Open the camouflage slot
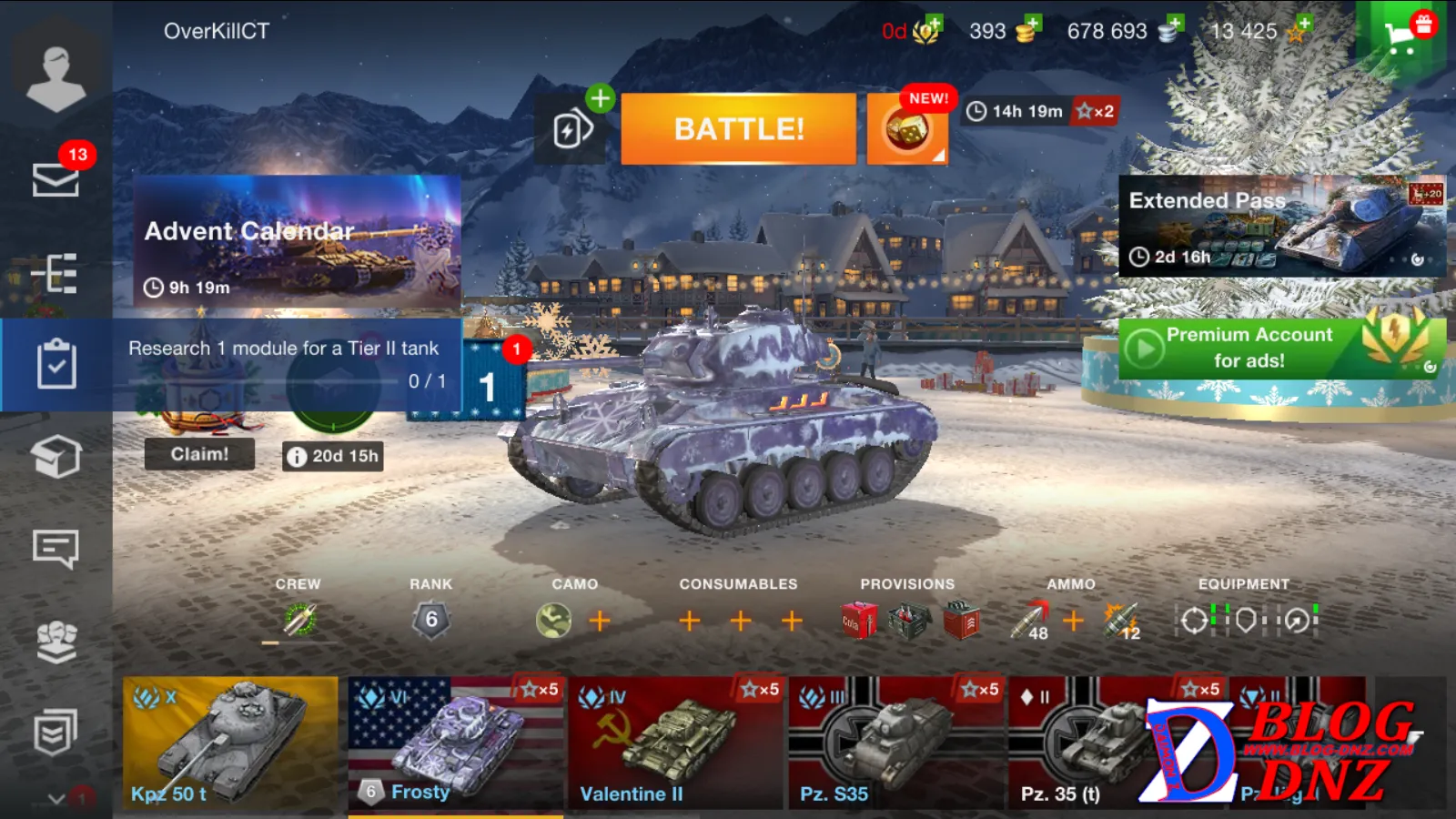This screenshot has height=819, width=1456. point(553,621)
